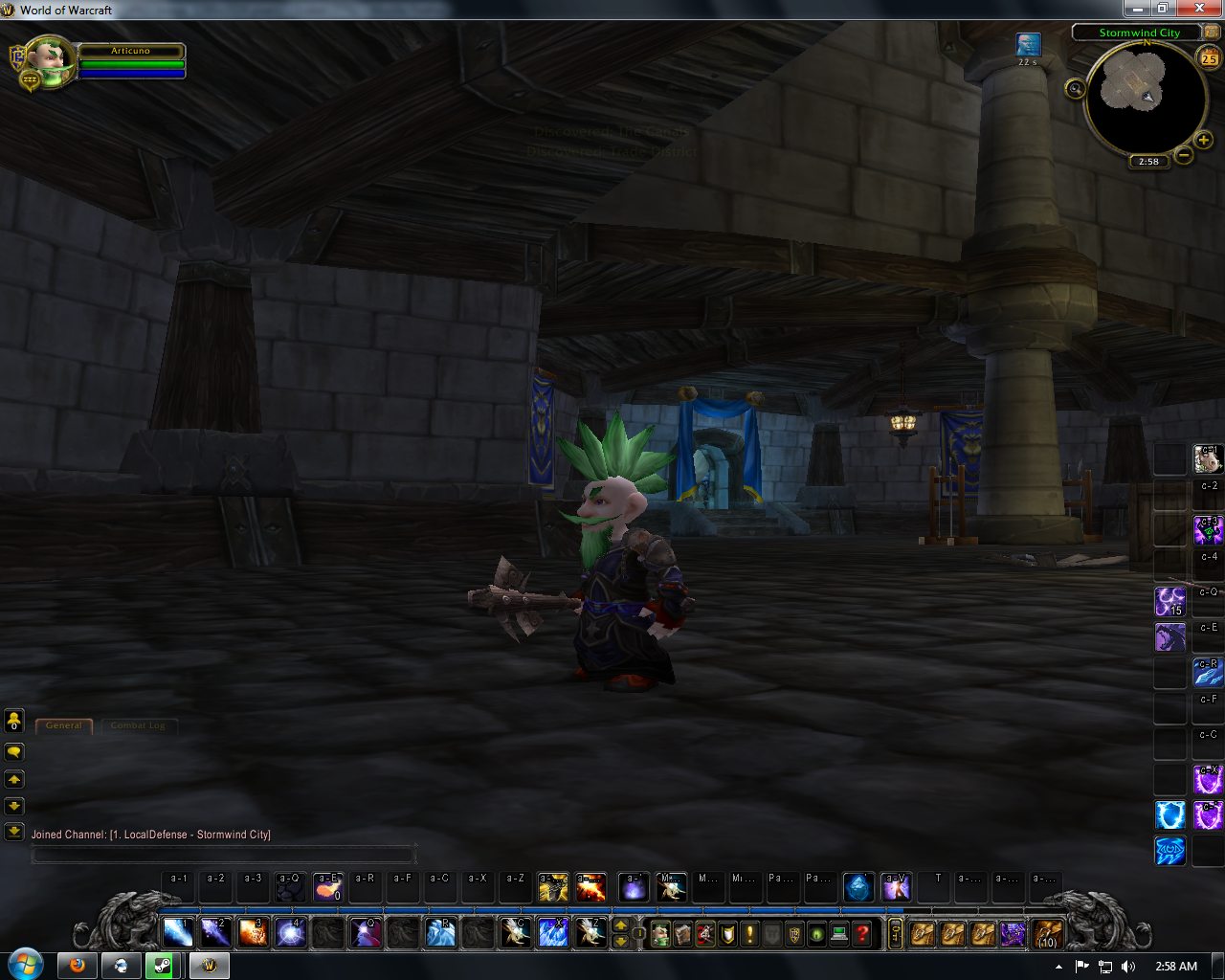
Task: Open the calendar showing day 25
Action: coord(1210,58)
